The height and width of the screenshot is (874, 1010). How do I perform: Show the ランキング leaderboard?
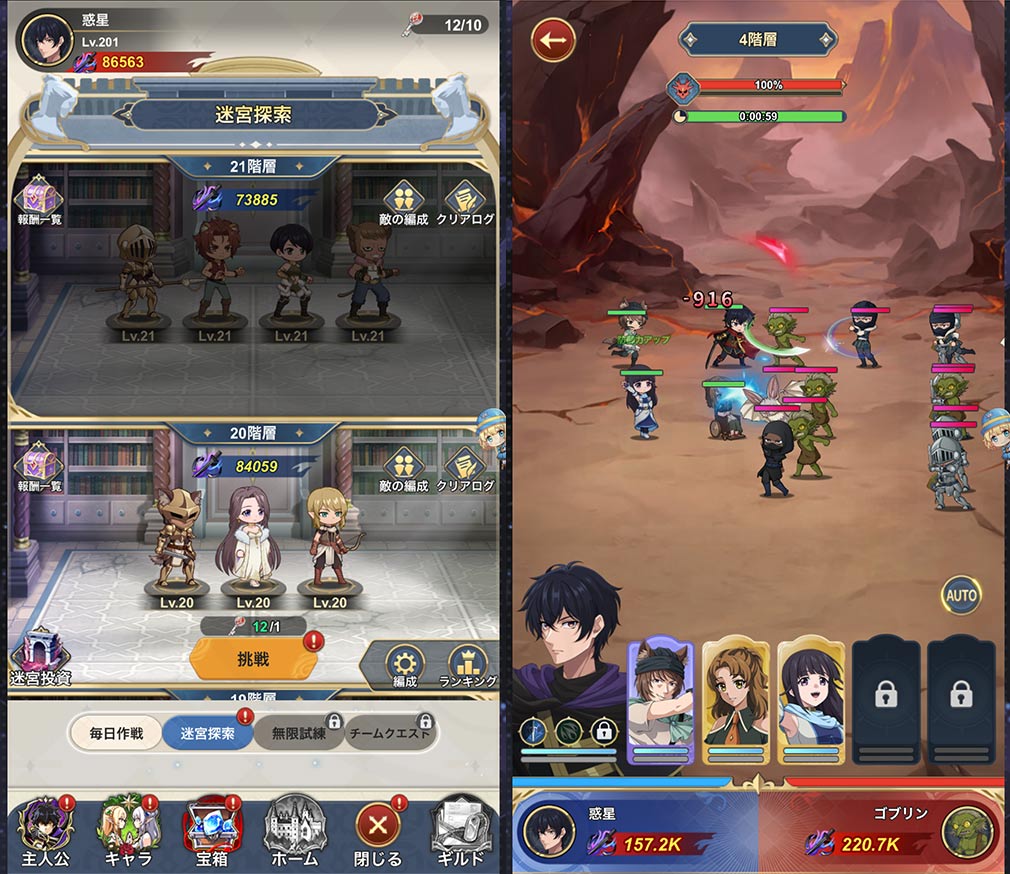[467, 667]
